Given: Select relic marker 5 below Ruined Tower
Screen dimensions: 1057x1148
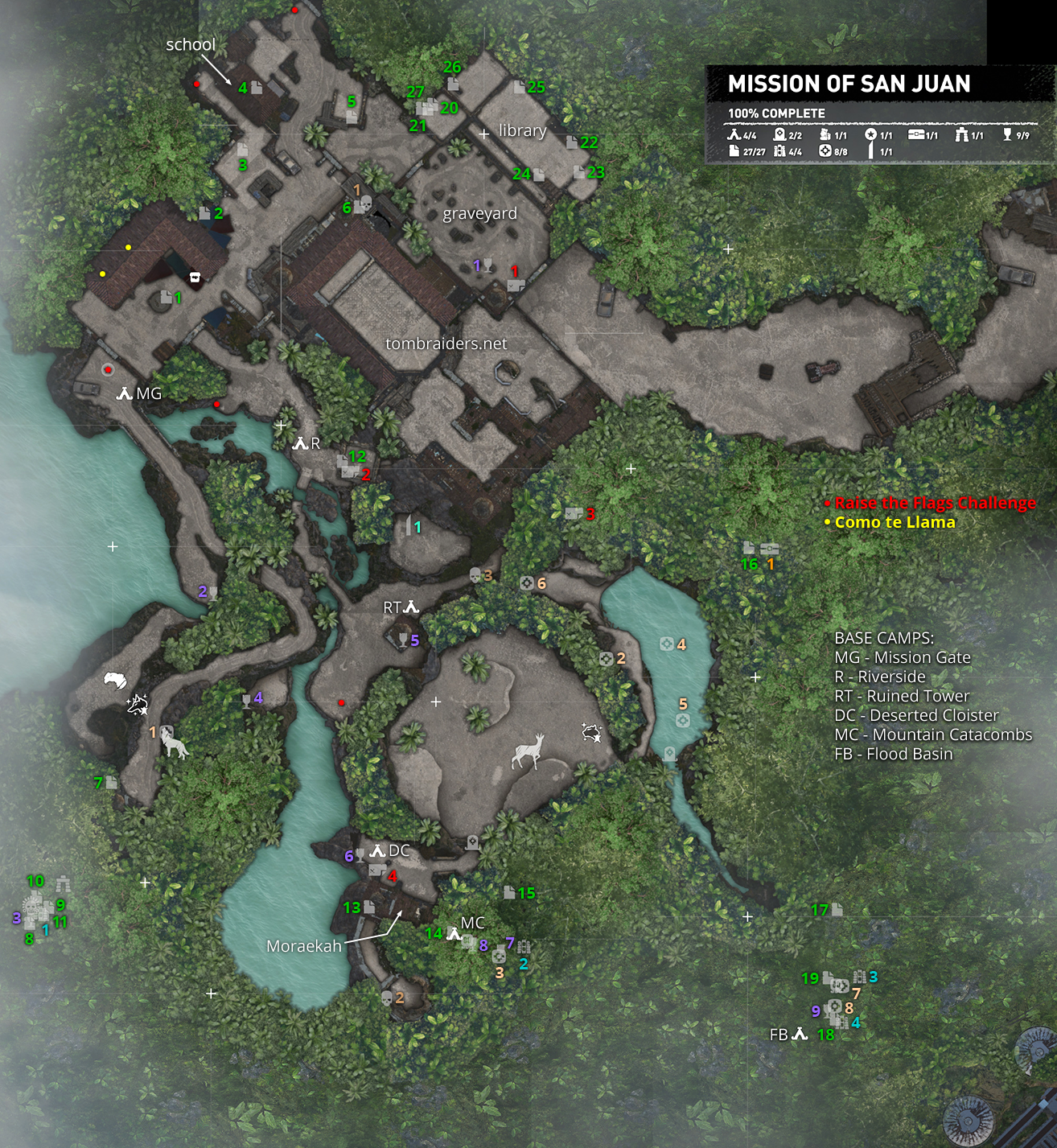Looking at the screenshot, I should (403, 640).
